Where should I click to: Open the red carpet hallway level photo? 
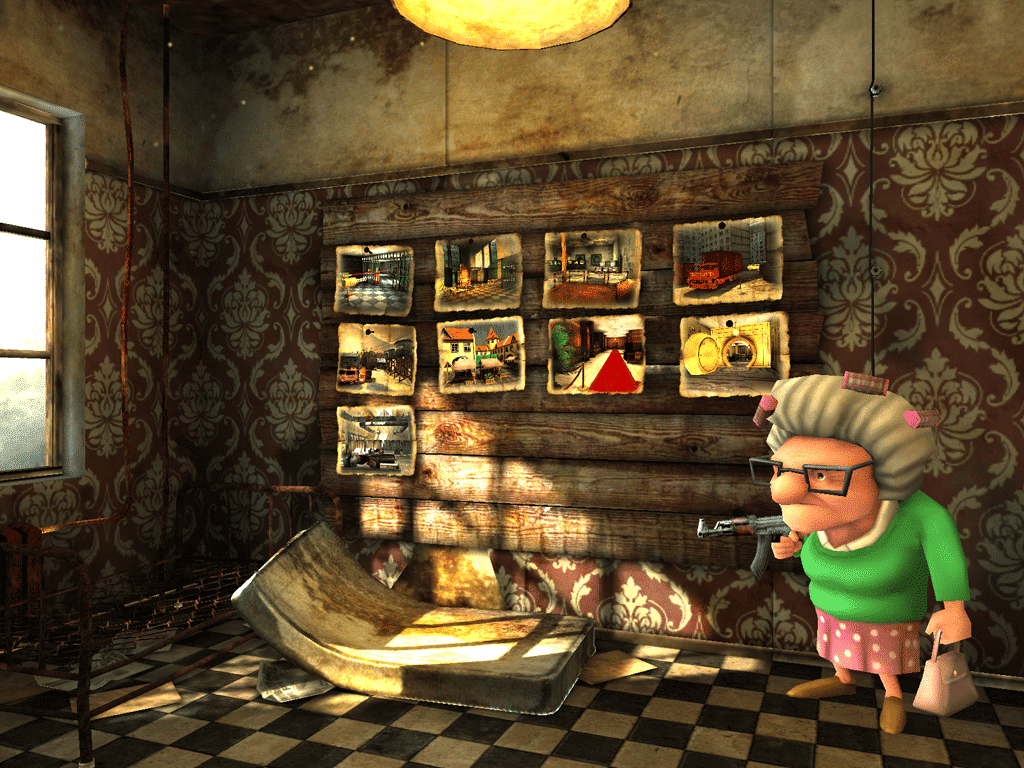click(596, 354)
